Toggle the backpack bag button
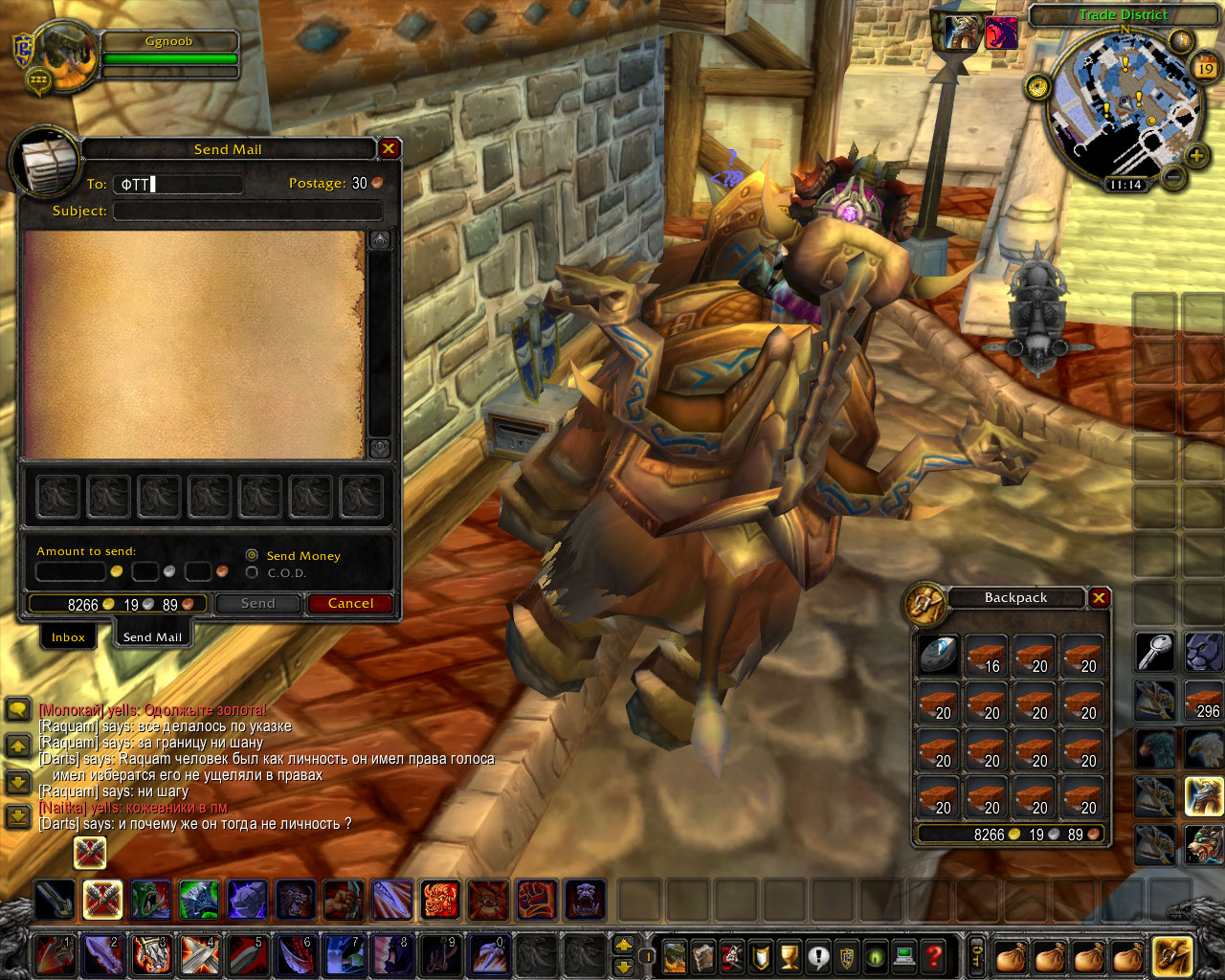 click(x=1171, y=955)
